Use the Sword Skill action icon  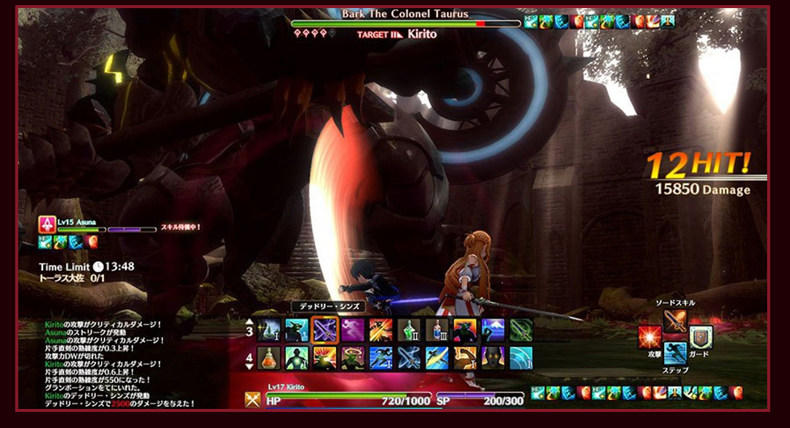click(x=676, y=320)
